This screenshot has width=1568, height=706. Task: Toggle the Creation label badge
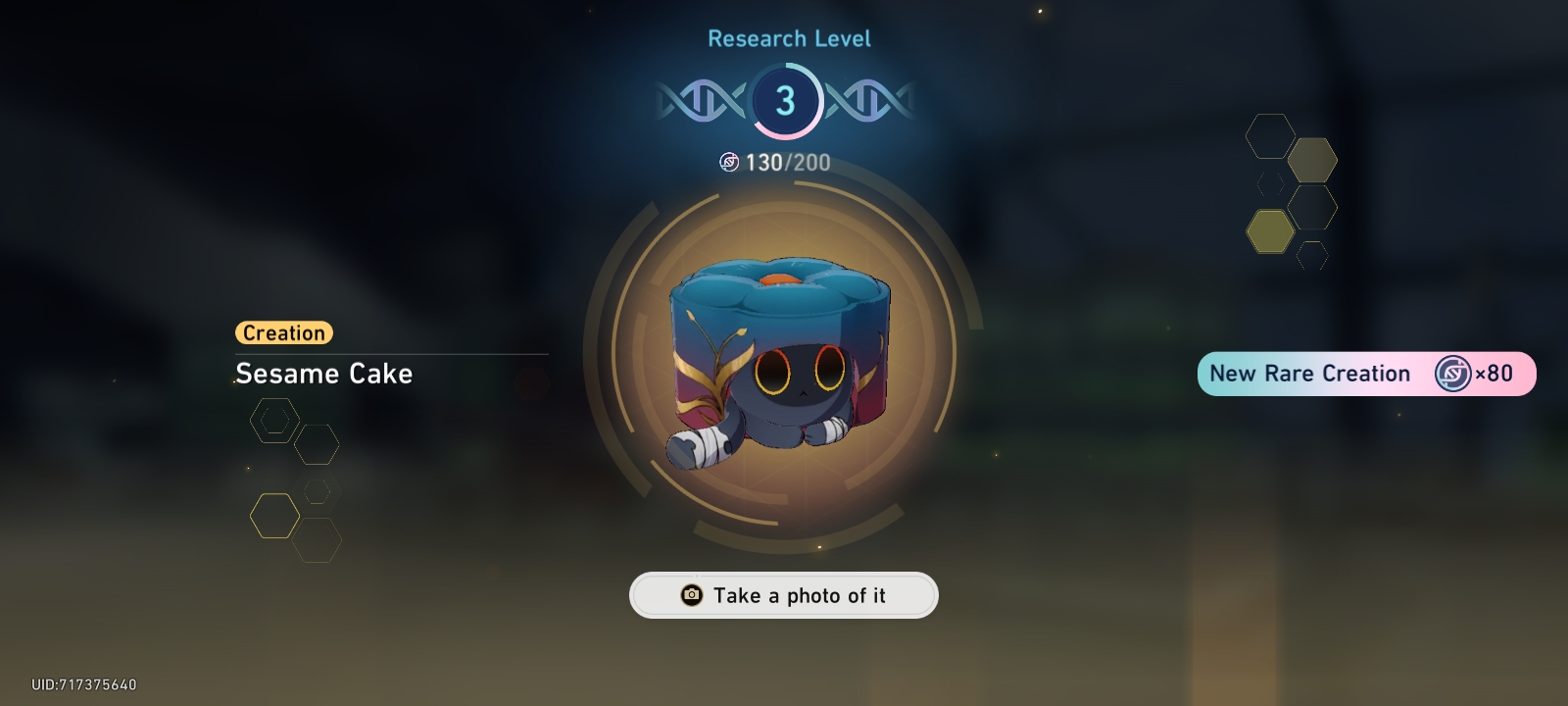tap(283, 333)
